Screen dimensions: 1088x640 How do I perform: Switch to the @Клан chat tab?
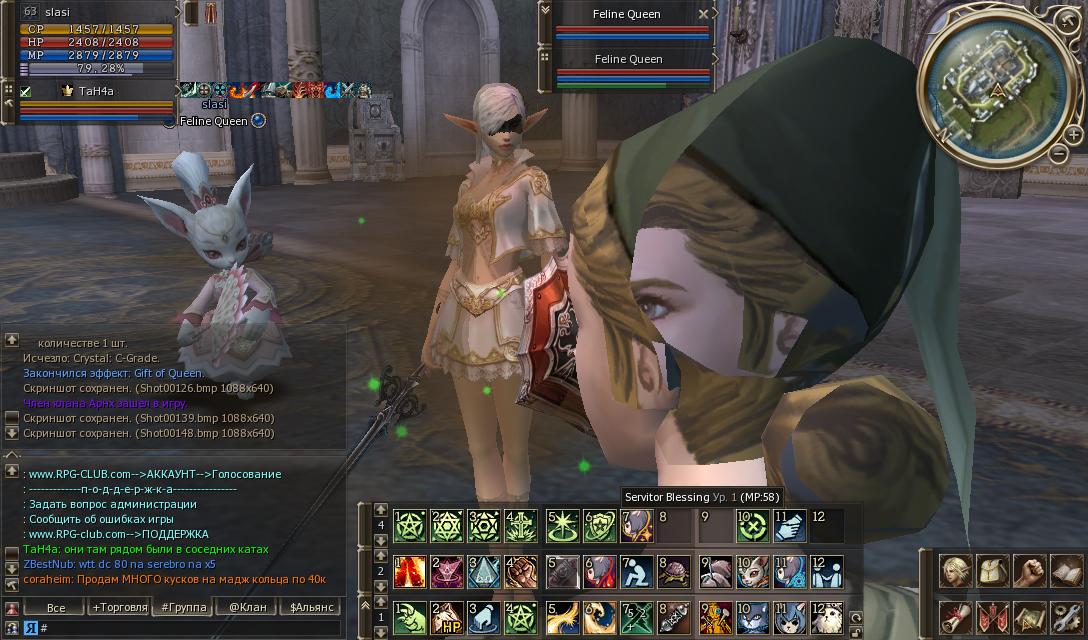click(246, 607)
